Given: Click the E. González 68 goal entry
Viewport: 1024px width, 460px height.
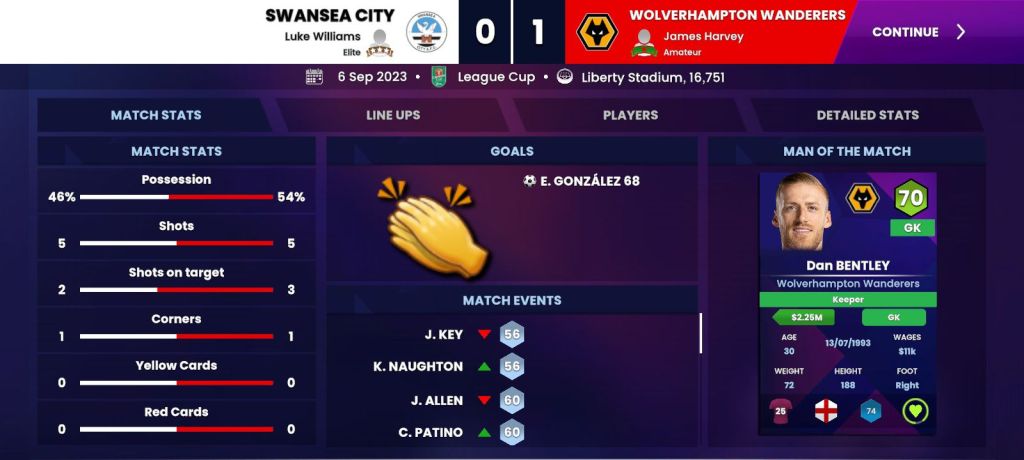Looking at the screenshot, I should 581,181.
